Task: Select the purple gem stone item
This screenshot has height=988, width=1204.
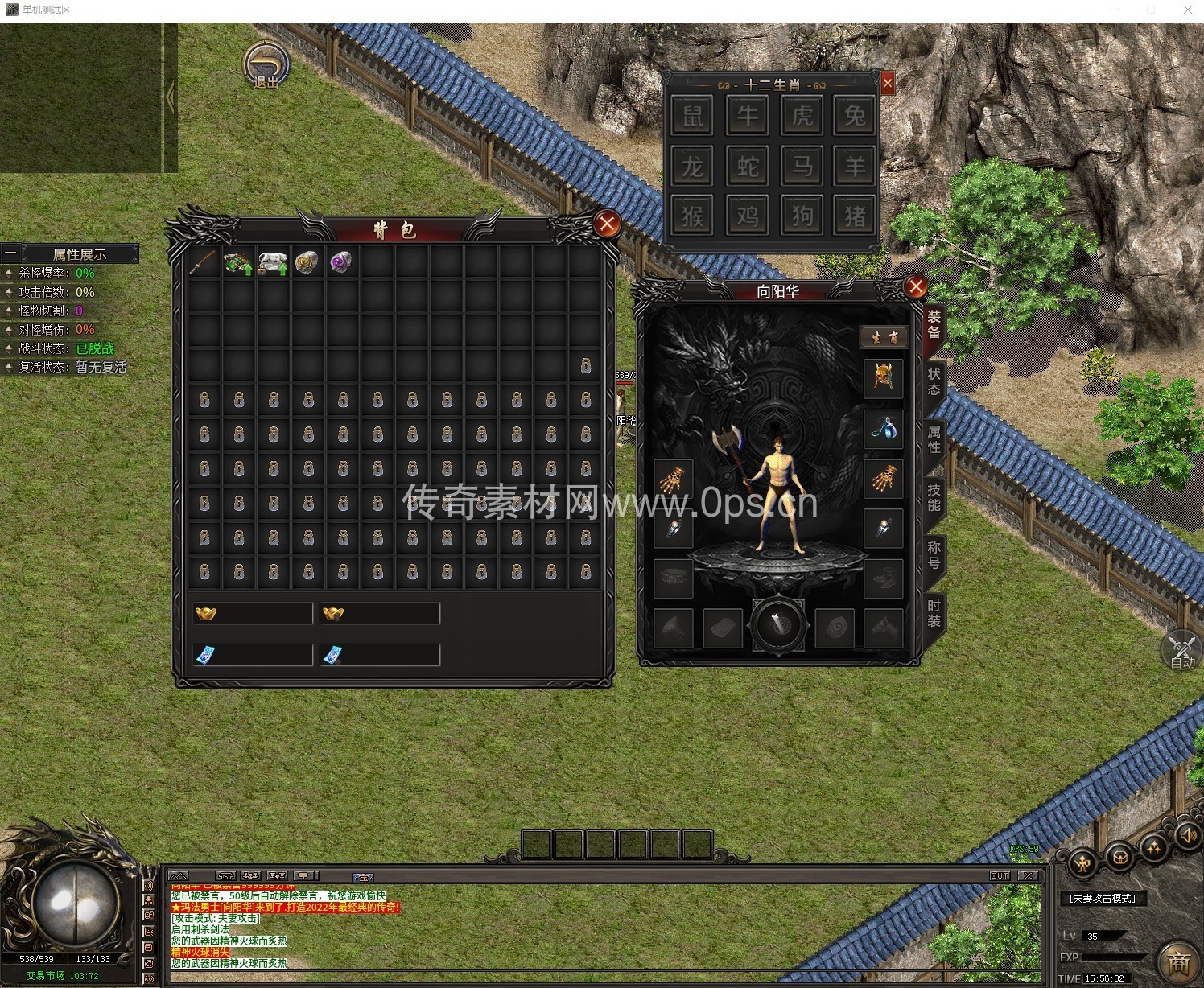Action: [x=341, y=262]
